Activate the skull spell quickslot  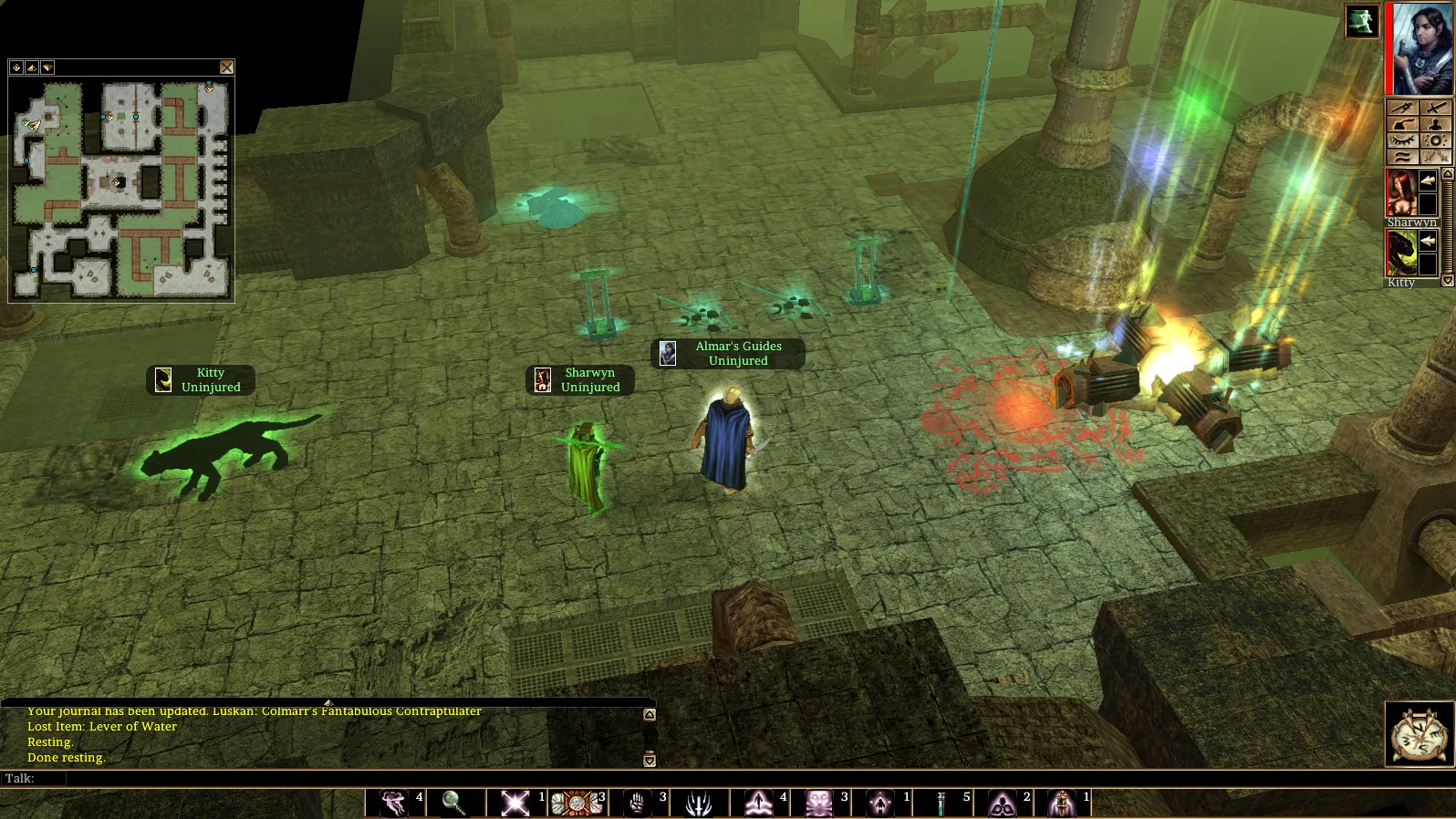[x=818, y=803]
